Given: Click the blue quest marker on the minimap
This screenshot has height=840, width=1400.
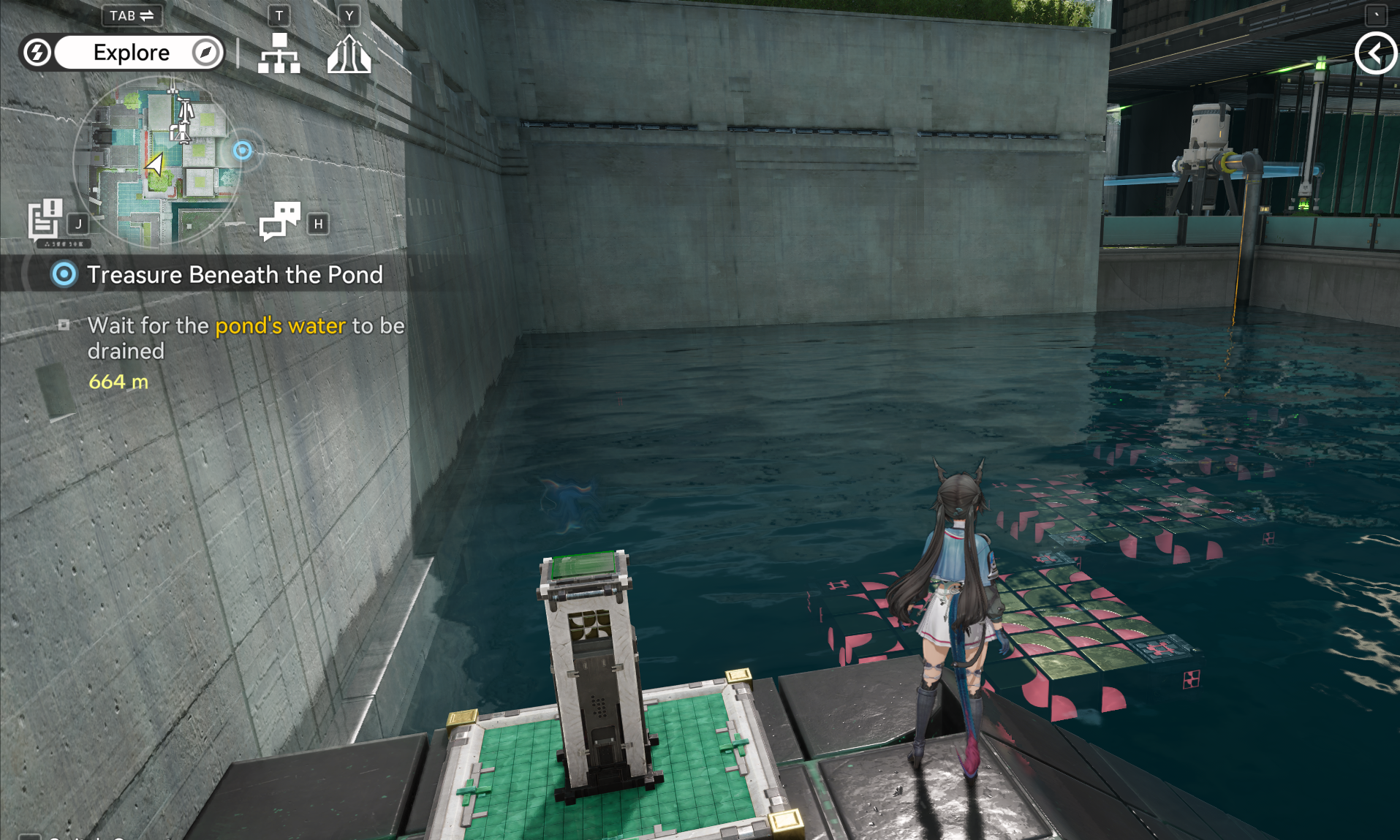Looking at the screenshot, I should [x=243, y=151].
